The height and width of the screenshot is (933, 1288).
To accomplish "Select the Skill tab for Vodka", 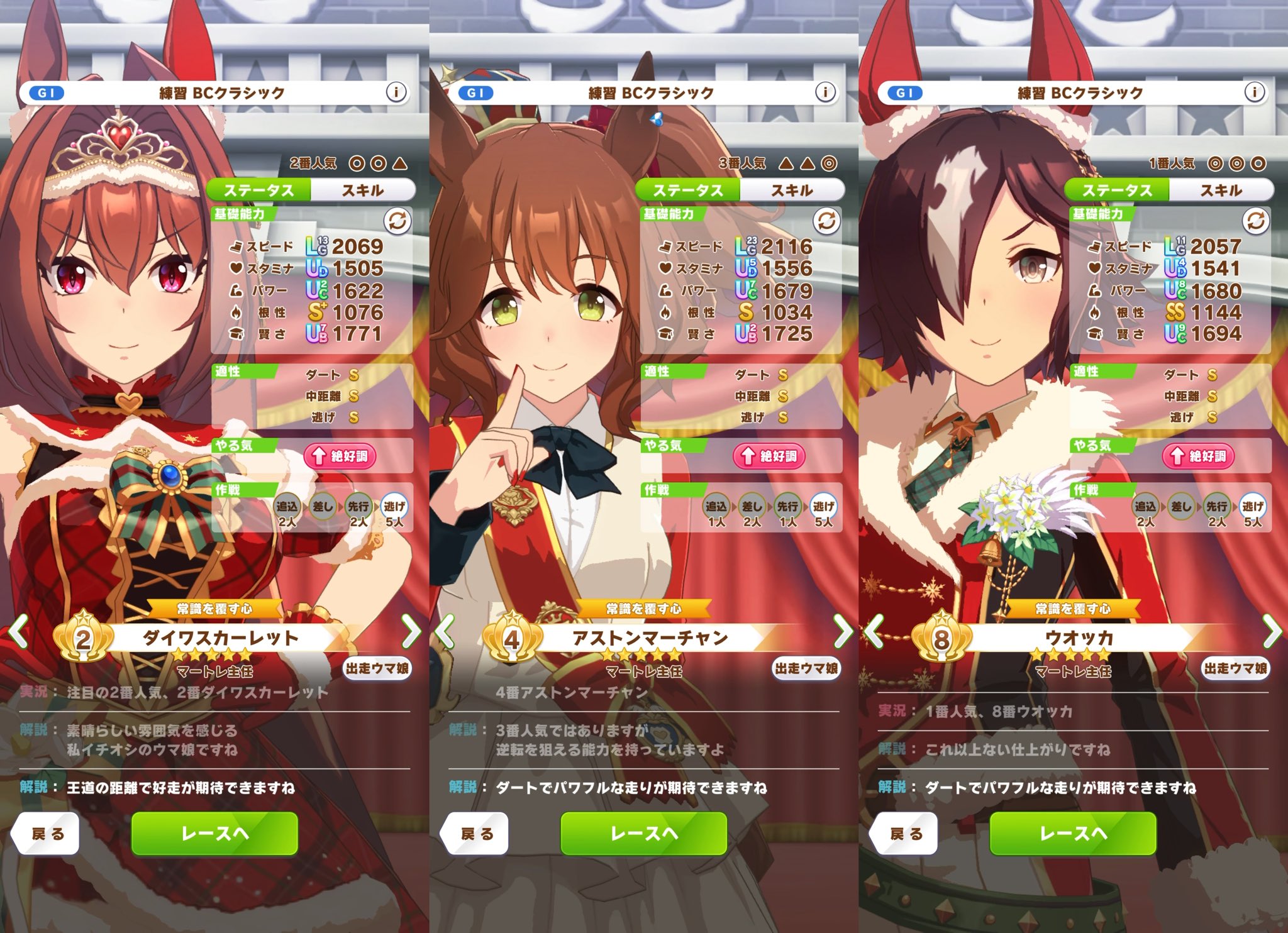I will (1221, 190).
